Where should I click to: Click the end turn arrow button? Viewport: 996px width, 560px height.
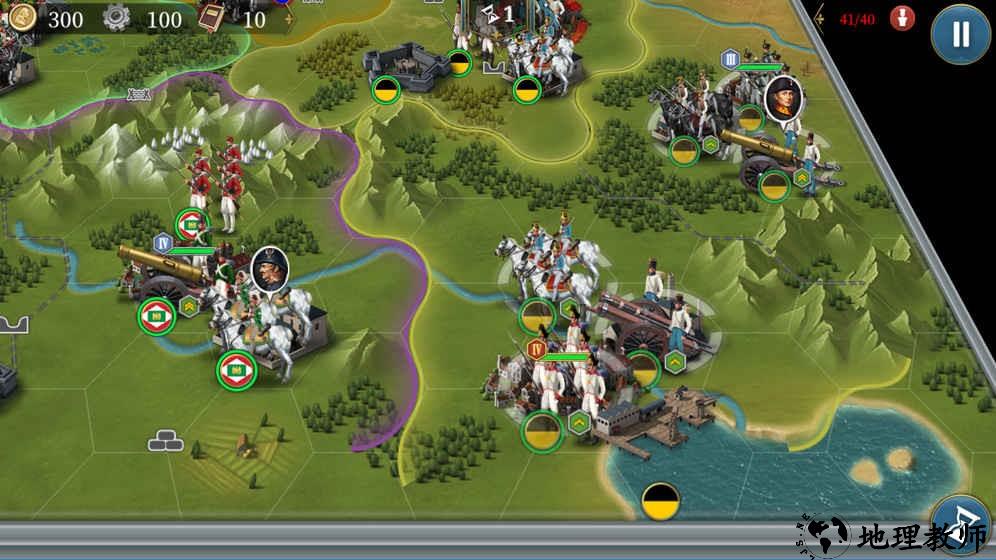[x=960, y=518]
